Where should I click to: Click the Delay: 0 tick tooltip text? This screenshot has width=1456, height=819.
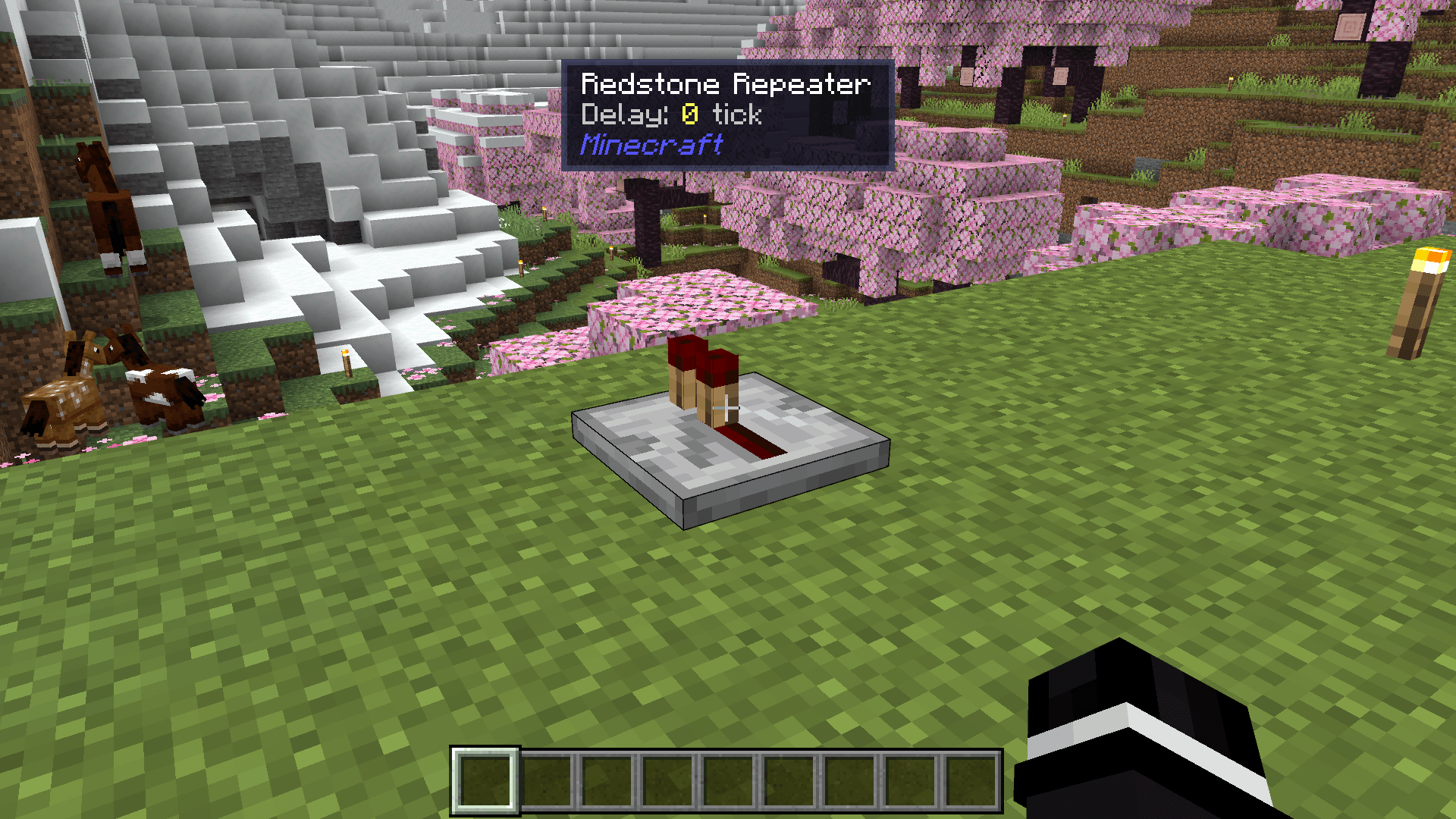pyautogui.click(x=671, y=115)
